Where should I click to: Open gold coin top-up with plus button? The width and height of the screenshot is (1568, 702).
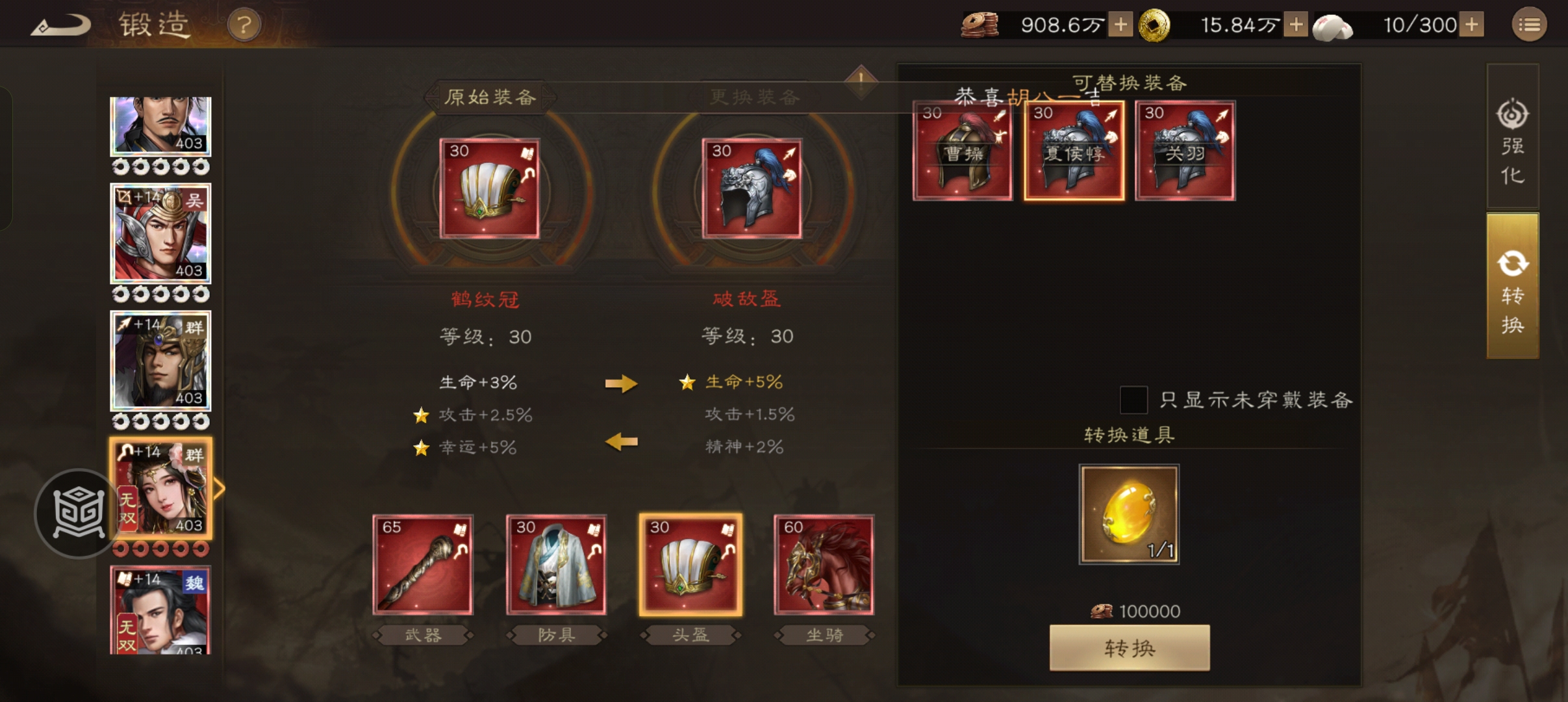click(x=1296, y=24)
